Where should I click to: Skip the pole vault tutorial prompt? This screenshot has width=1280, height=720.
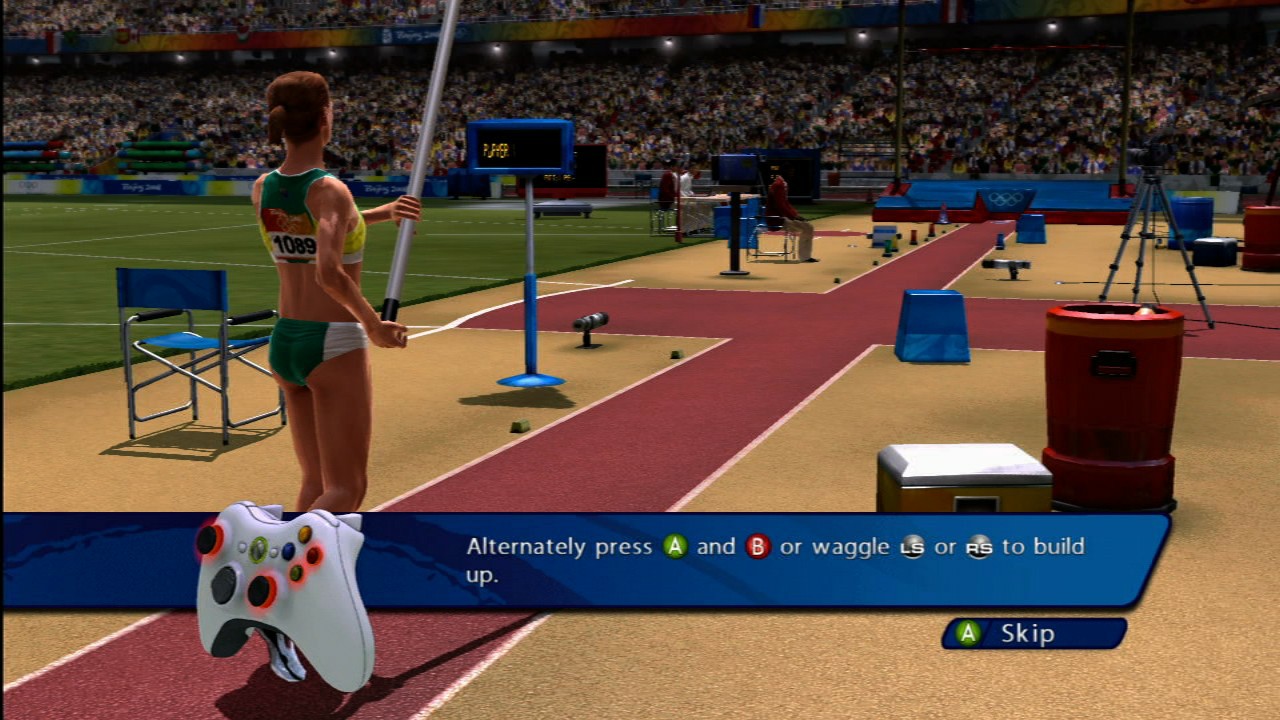tap(1033, 633)
